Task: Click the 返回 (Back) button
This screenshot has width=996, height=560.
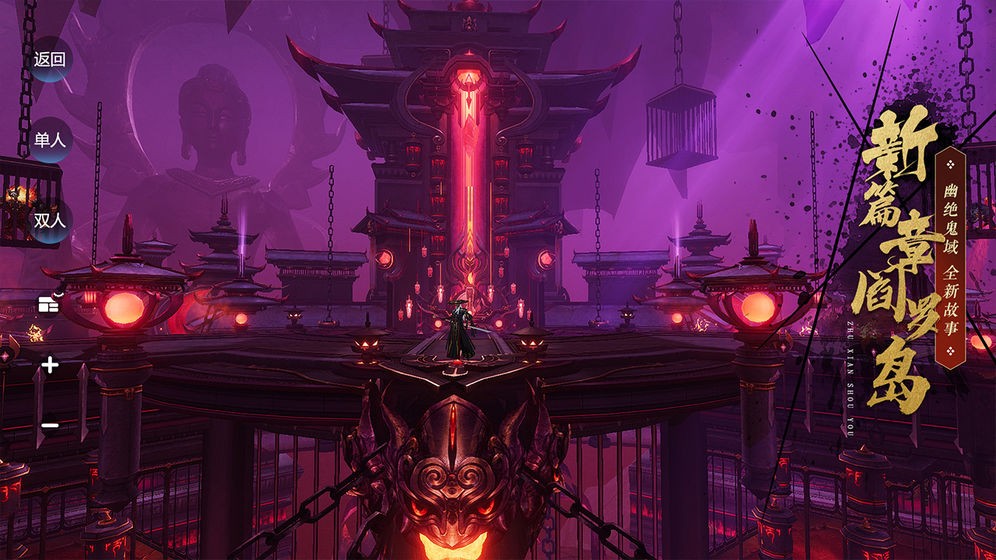Action: [x=49, y=59]
